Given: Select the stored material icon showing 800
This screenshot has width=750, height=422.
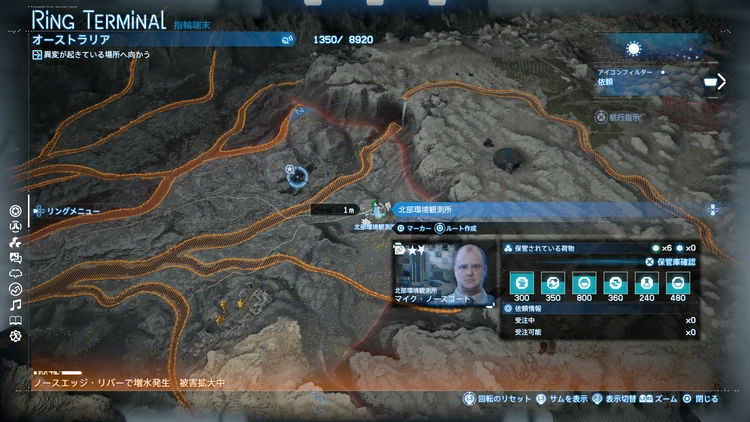Looking at the screenshot, I should [x=584, y=283].
